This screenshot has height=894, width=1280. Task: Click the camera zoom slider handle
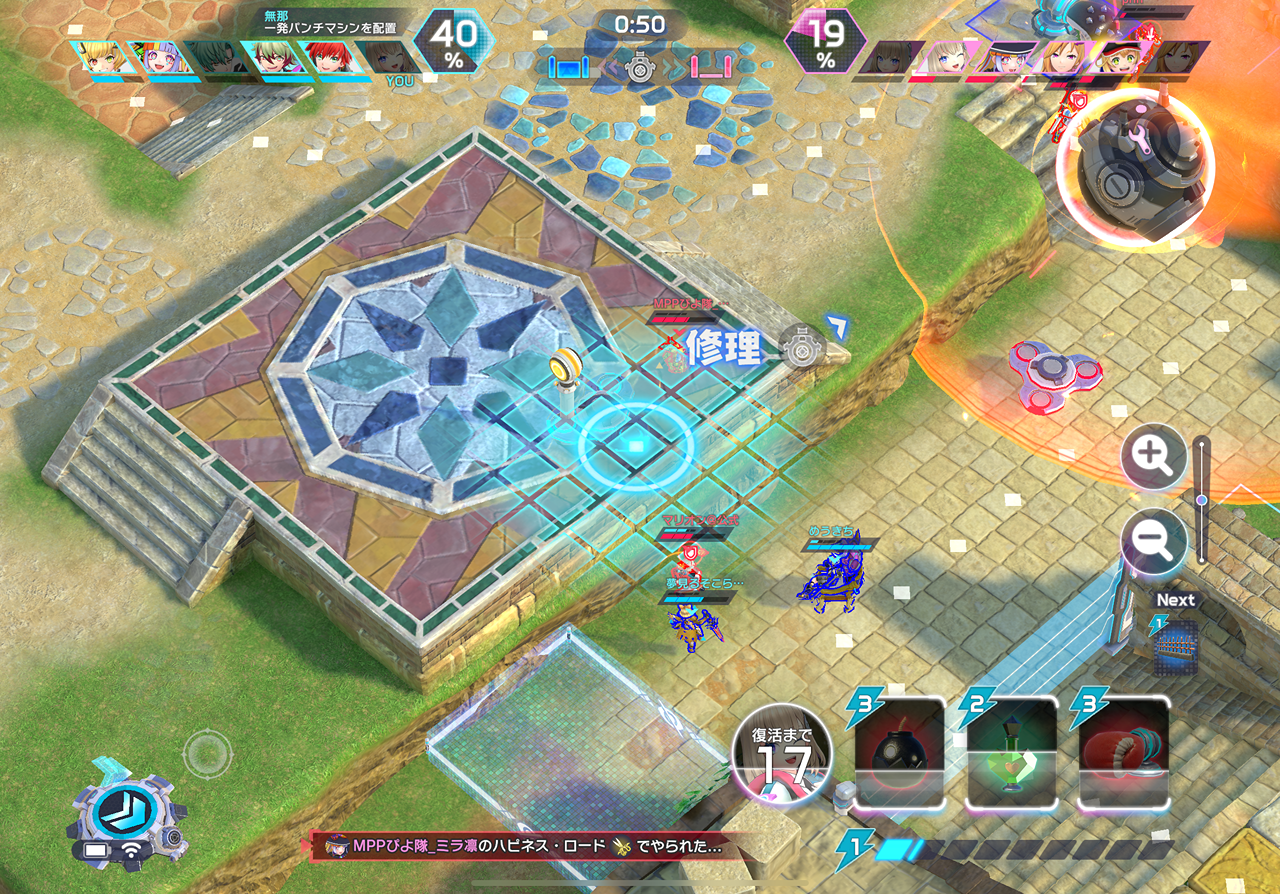1201,500
